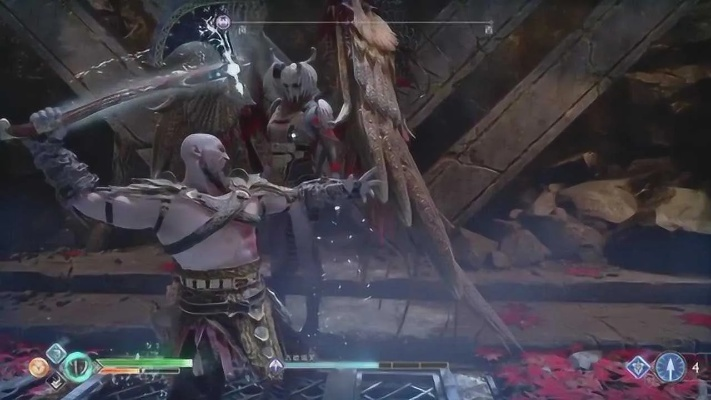The image size is (711, 400).
Task: Select the lower diamond runic attack icon
Action: [x=56, y=382]
